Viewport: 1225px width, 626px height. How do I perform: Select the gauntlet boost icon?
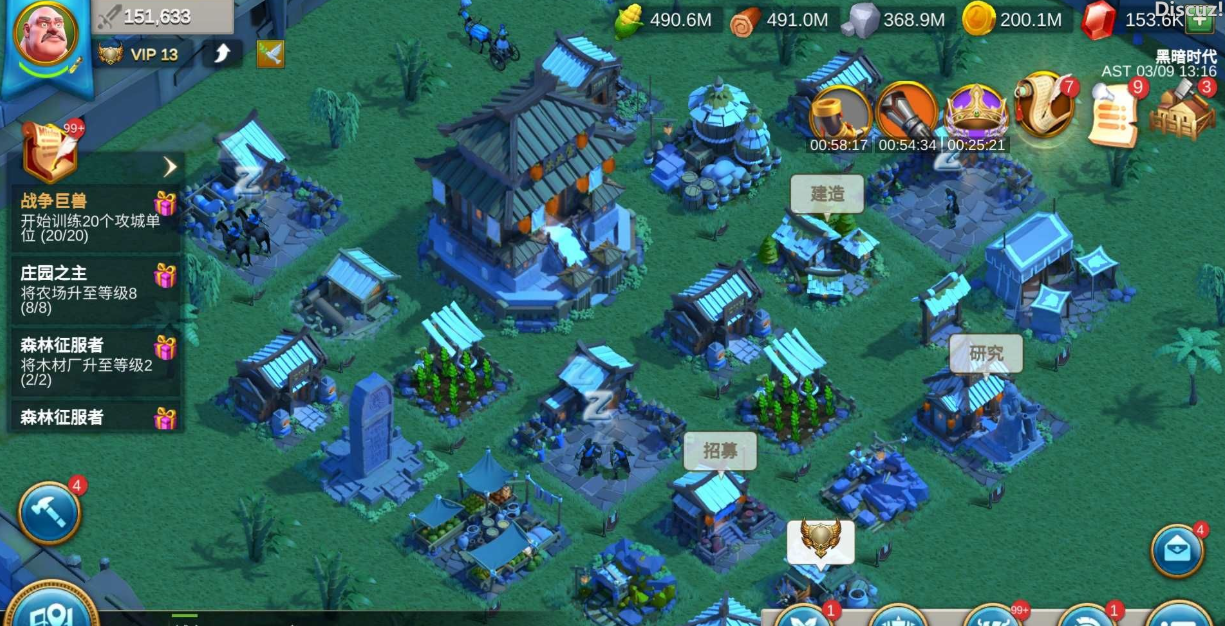[x=906, y=112]
